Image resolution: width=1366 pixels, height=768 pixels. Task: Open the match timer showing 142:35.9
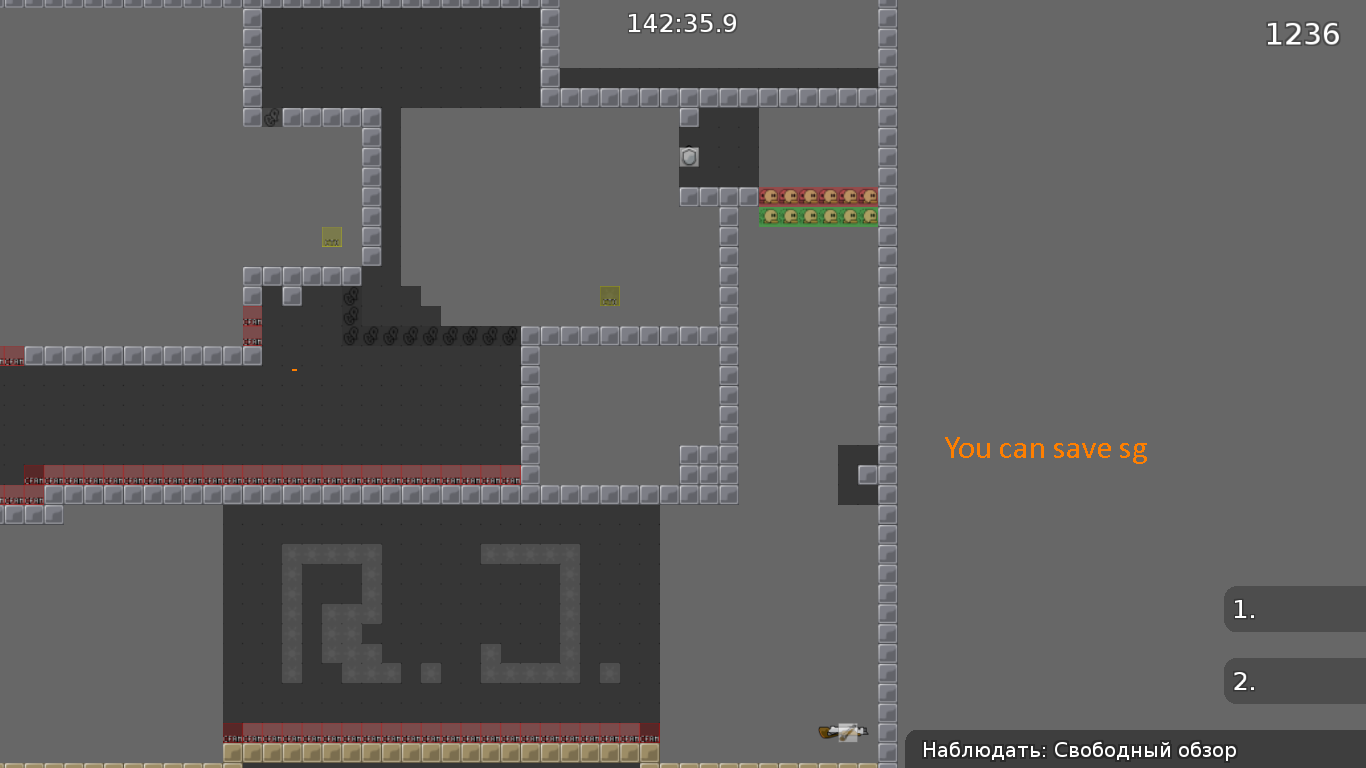point(681,23)
